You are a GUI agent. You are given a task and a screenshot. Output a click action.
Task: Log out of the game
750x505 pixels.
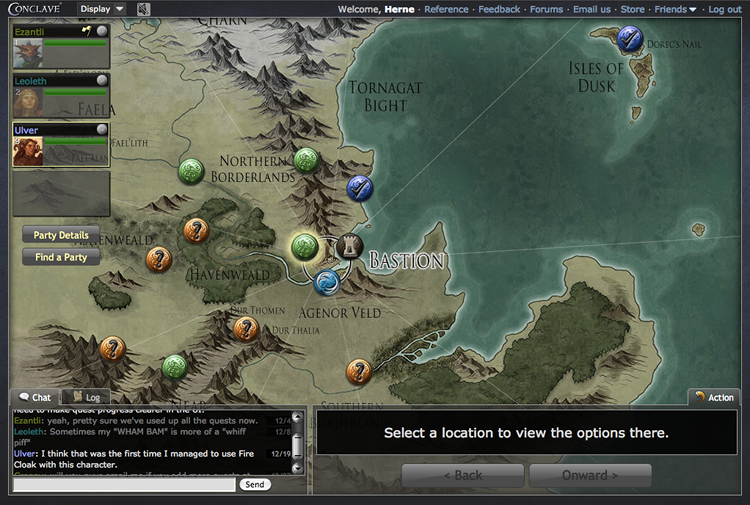(x=725, y=9)
